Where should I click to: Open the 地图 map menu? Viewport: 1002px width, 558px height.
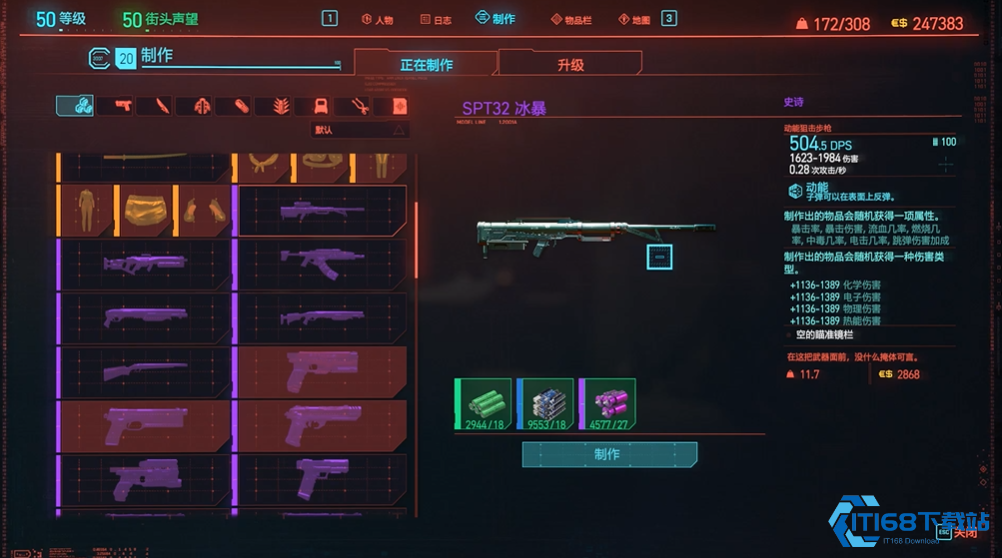635,19
